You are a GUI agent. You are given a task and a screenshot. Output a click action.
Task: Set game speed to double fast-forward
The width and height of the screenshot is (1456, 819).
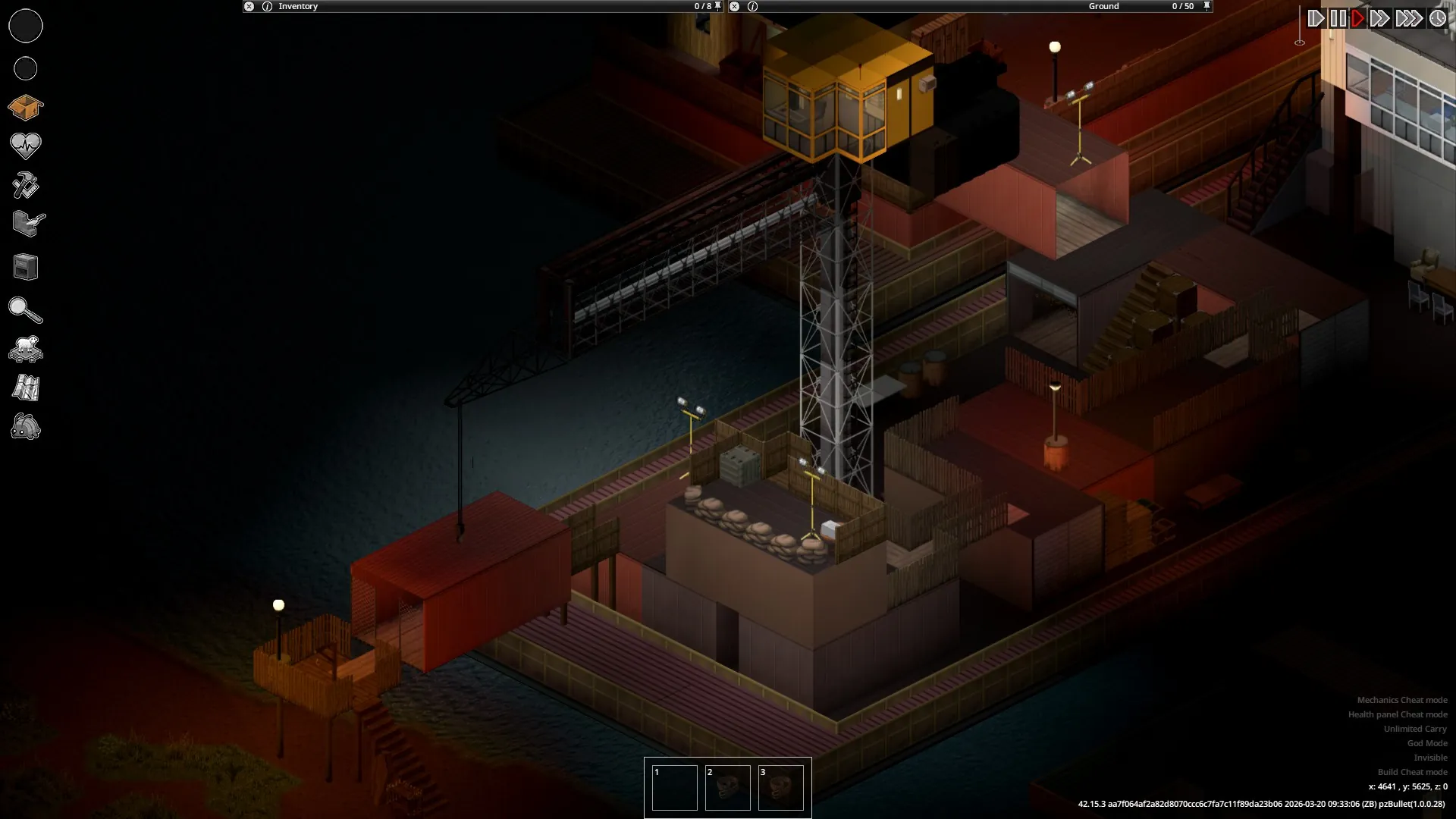[1380, 18]
